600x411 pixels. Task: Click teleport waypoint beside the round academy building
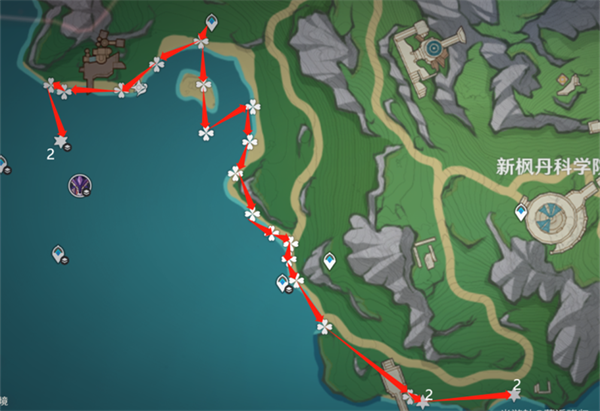coord(521,213)
